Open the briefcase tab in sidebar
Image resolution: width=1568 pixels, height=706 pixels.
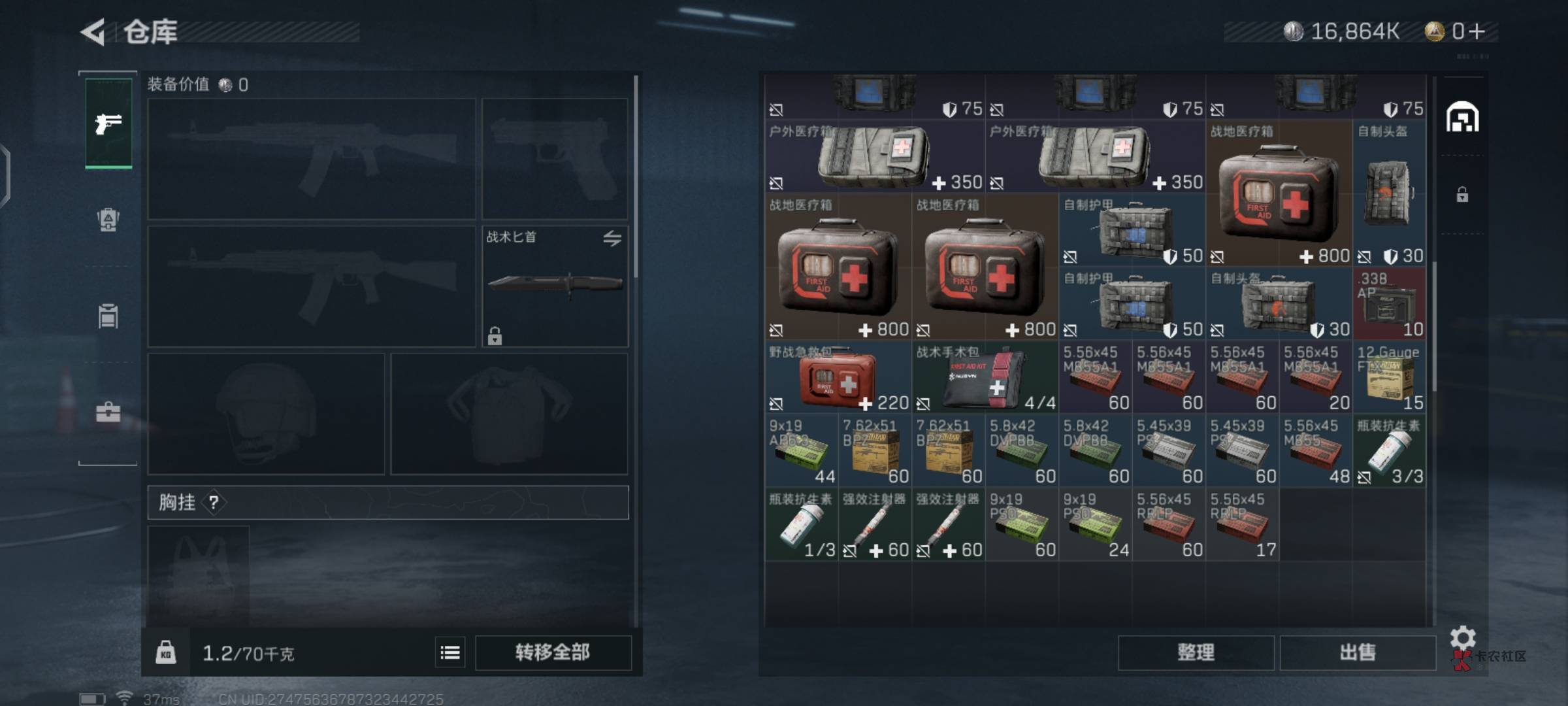(x=108, y=412)
